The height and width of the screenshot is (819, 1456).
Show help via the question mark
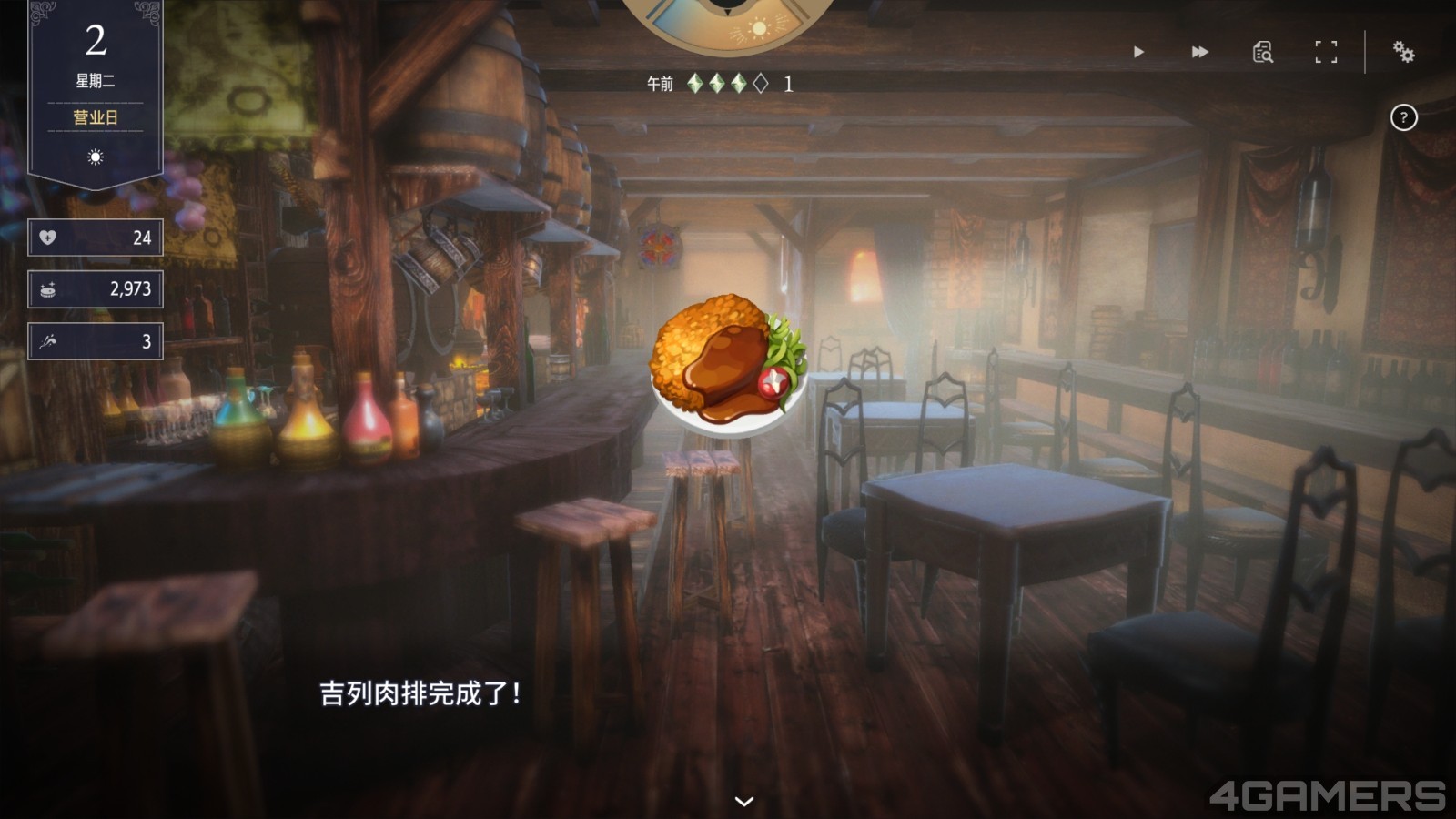point(1403,117)
